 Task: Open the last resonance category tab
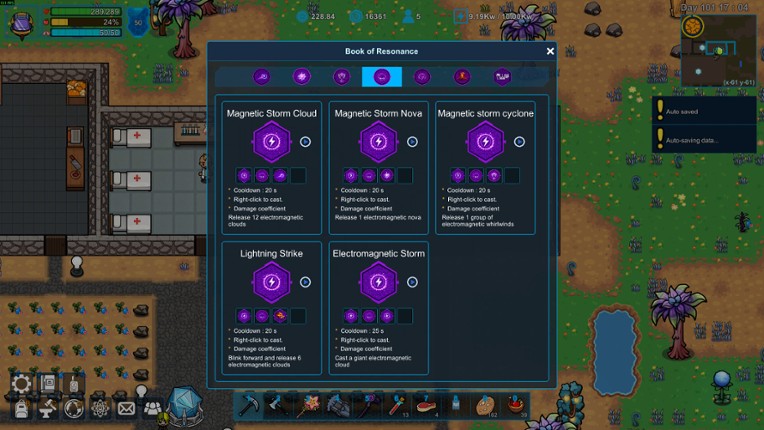coord(502,77)
